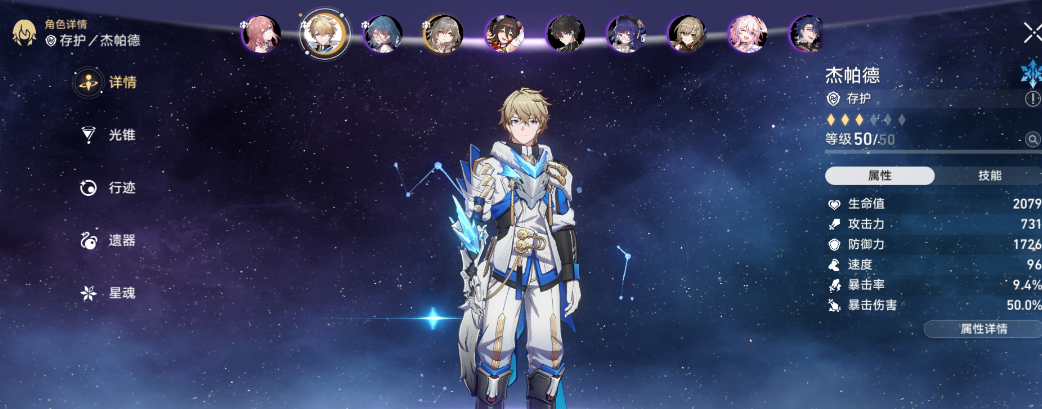
Task: Pick the last dark-blue-haired character portrait
Action: point(806,34)
